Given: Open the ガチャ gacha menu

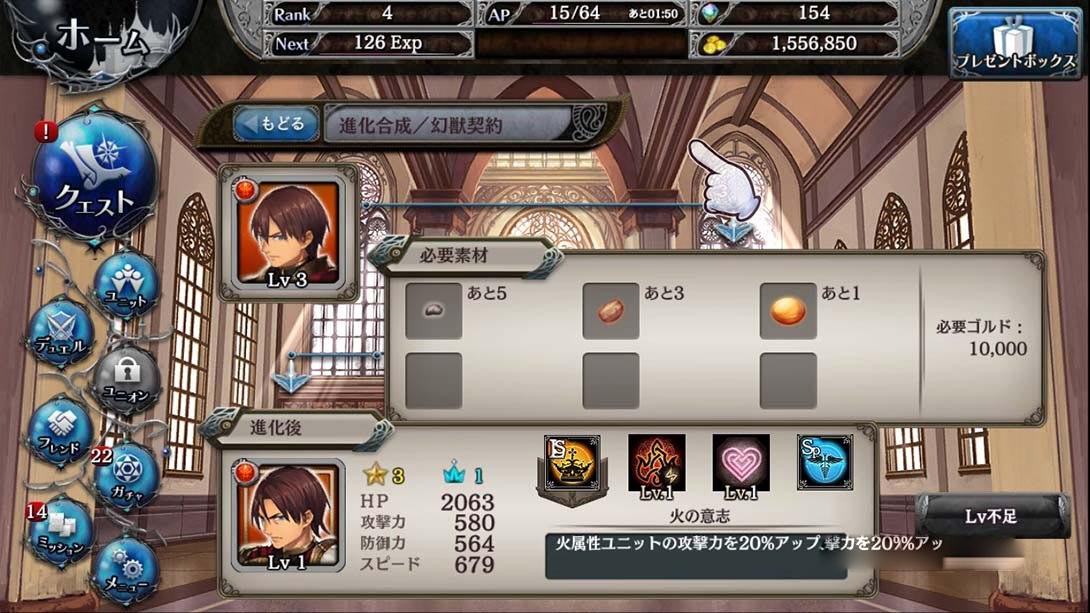Looking at the screenshot, I should pos(125,477).
